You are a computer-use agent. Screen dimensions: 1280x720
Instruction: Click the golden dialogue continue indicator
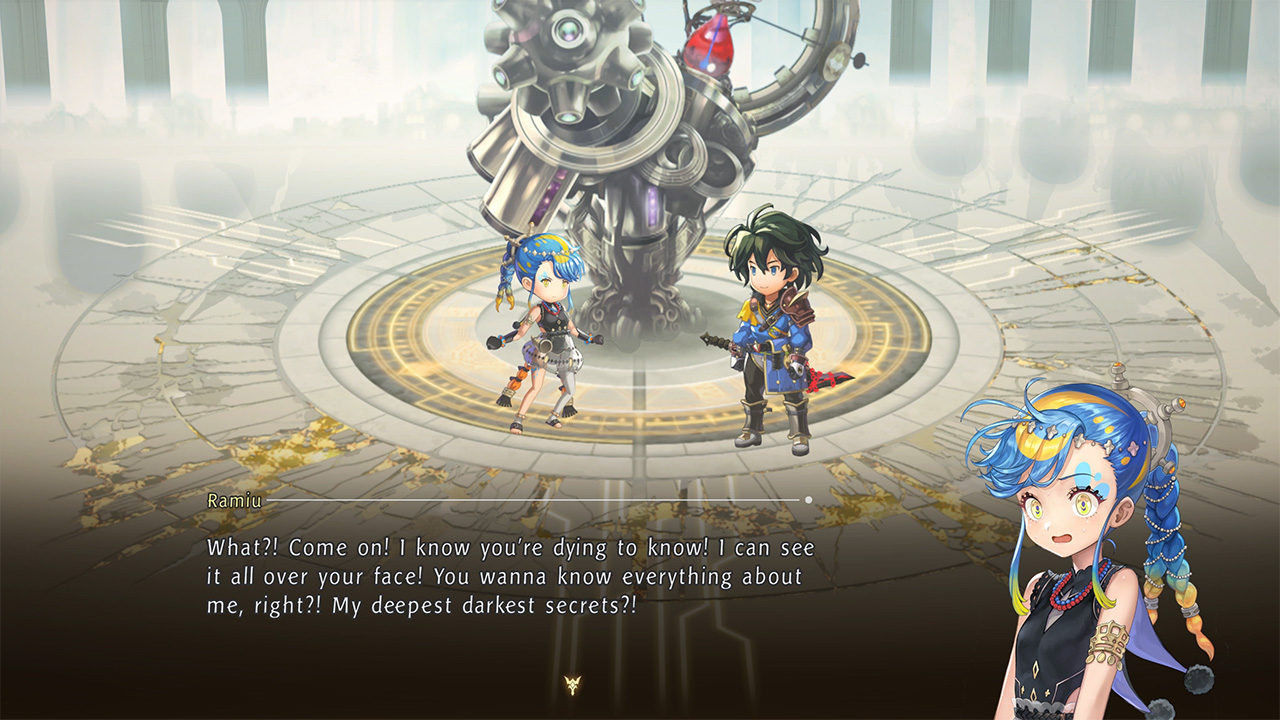pos(572,685)
